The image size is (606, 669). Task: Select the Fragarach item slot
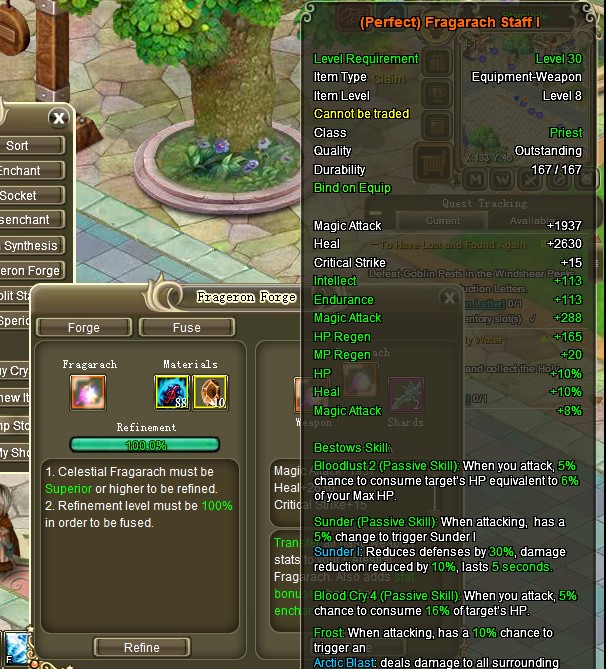pyautogui.click(x=89, y=392)
